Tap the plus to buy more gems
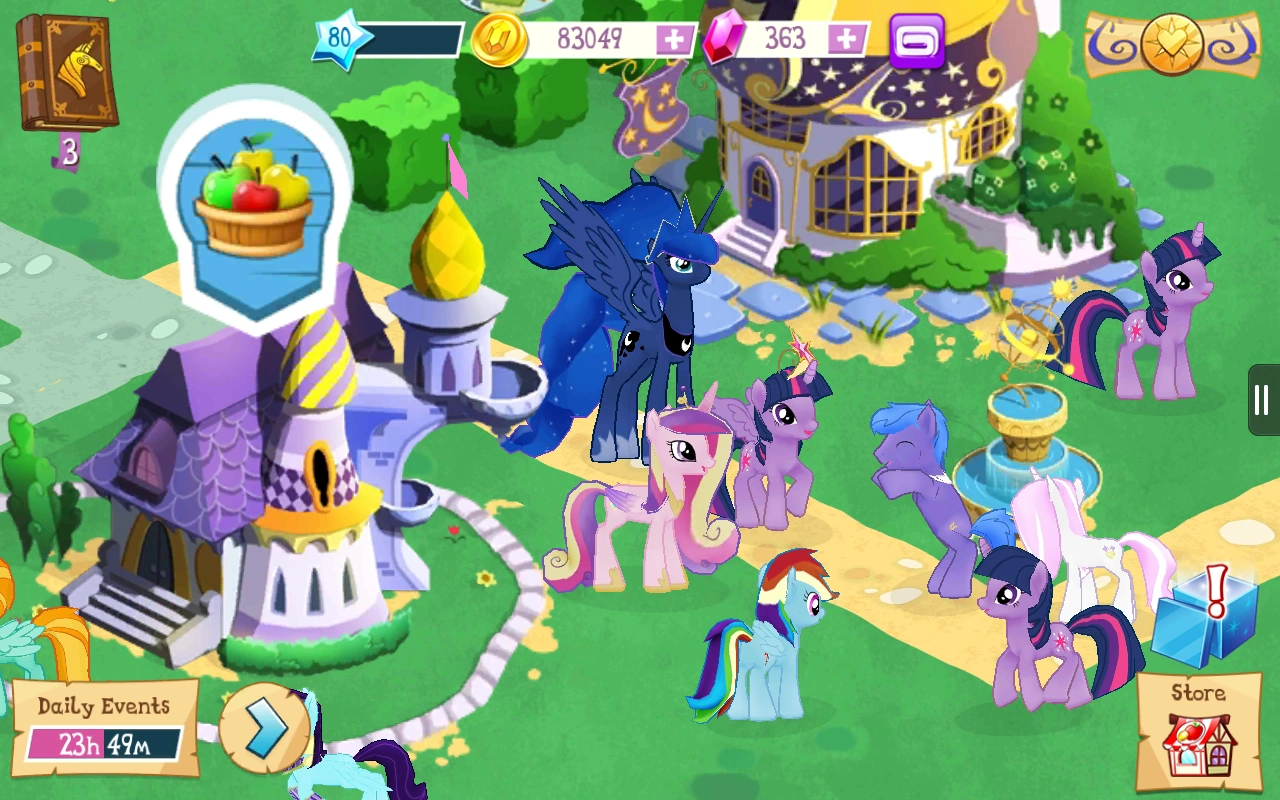Viewport: 1280px width, 800px height. [x=845, y=39]
